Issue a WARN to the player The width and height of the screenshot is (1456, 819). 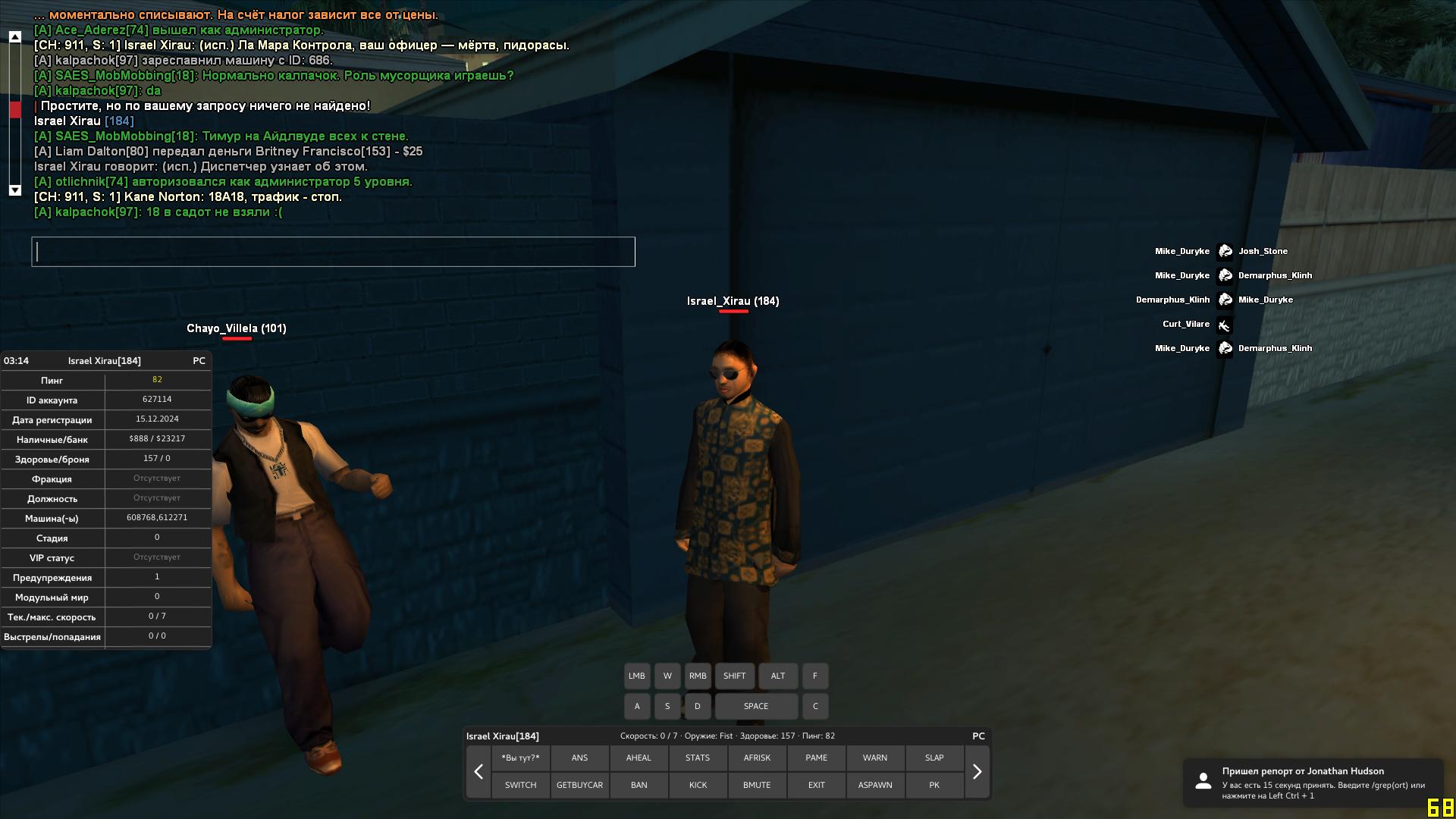click(x=875, y=758)
